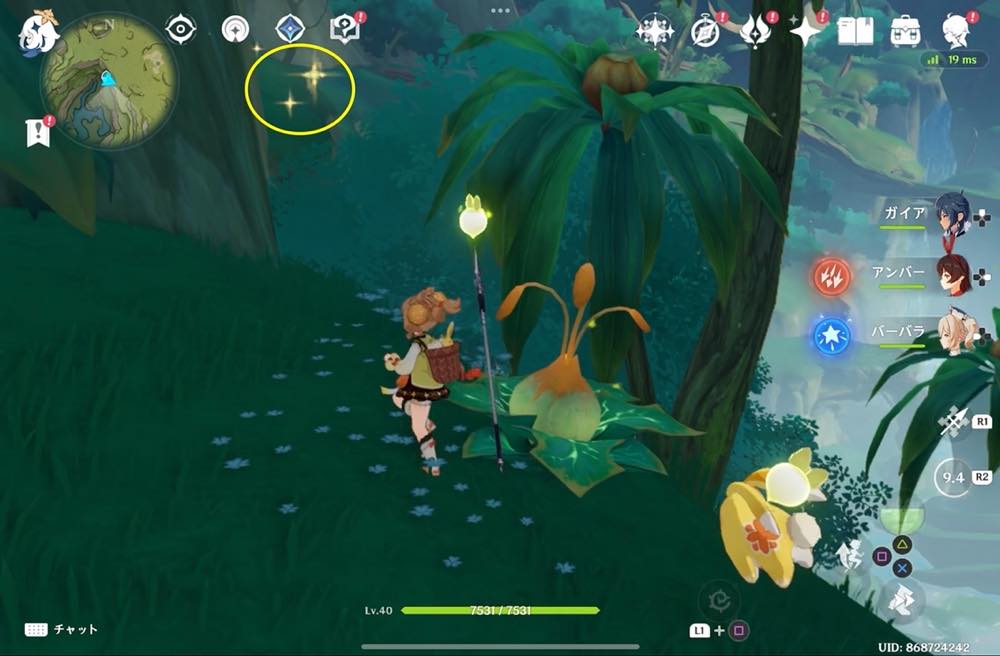This screenshot has height=656, width=1000.
Task: Activate the red burst icon beside アンバー
Action: point(831,275)
